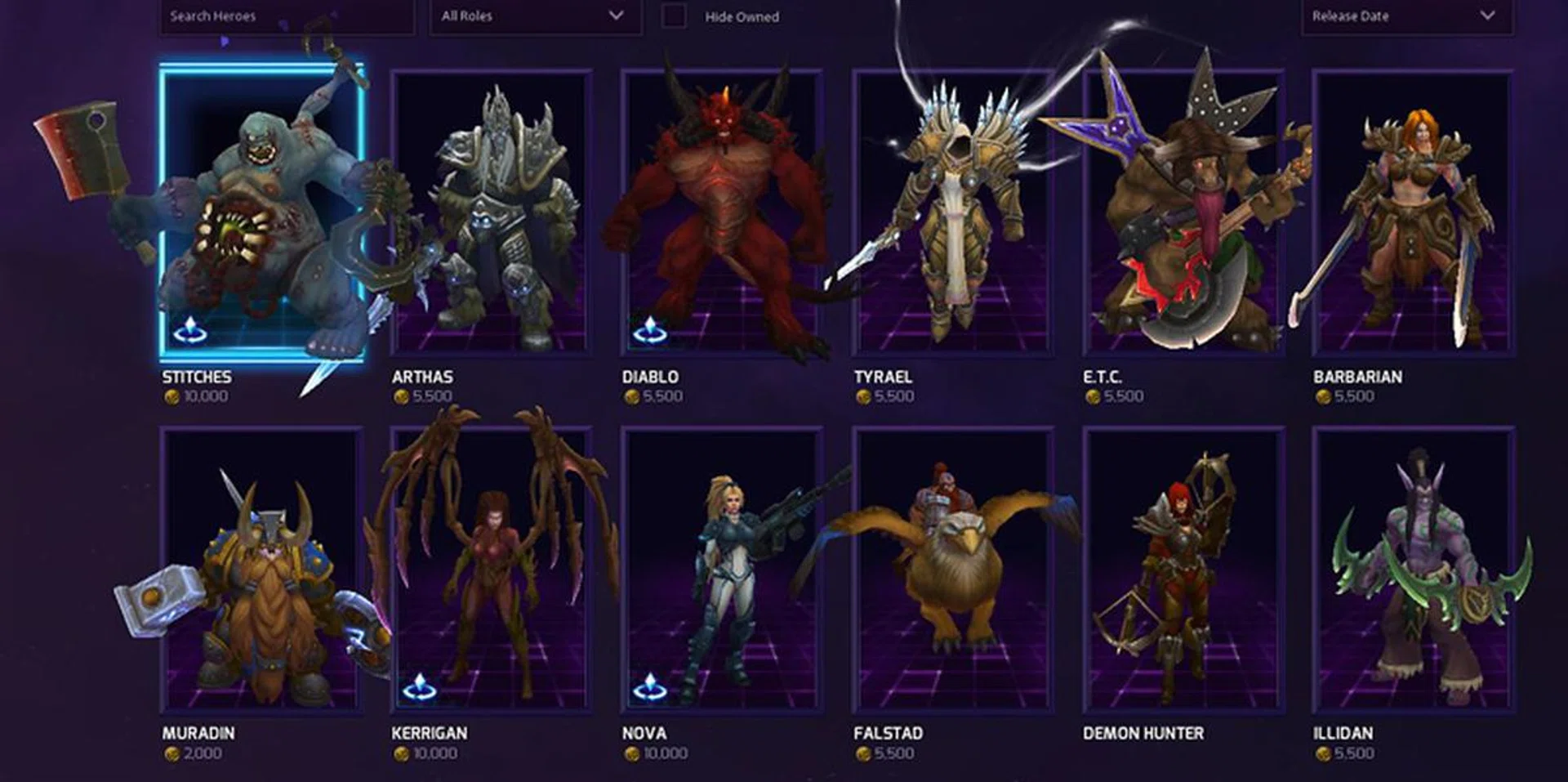Choose the E.T.C. hero card

coord(1183,212)
